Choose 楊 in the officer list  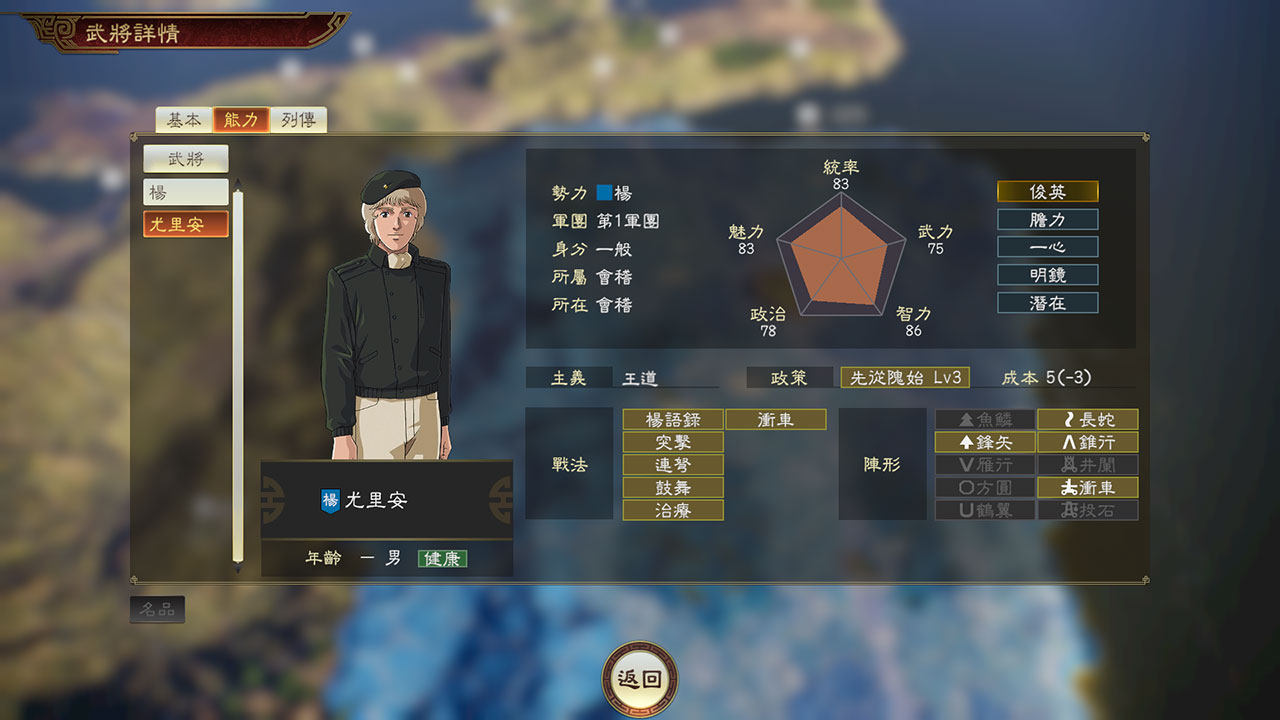pos(185,192)
